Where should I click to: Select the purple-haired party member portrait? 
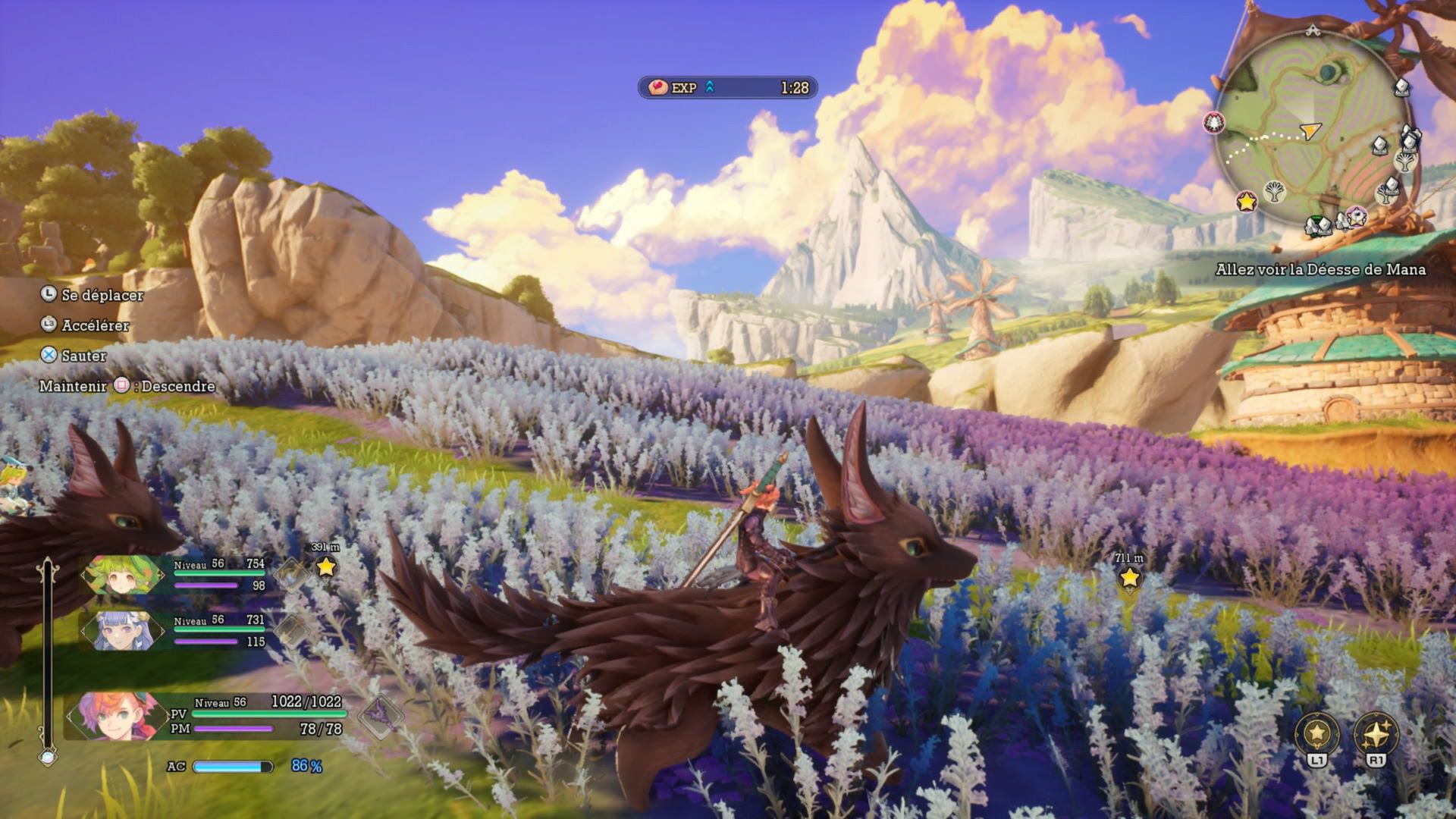pyautogui.click(x=123, y=630)
